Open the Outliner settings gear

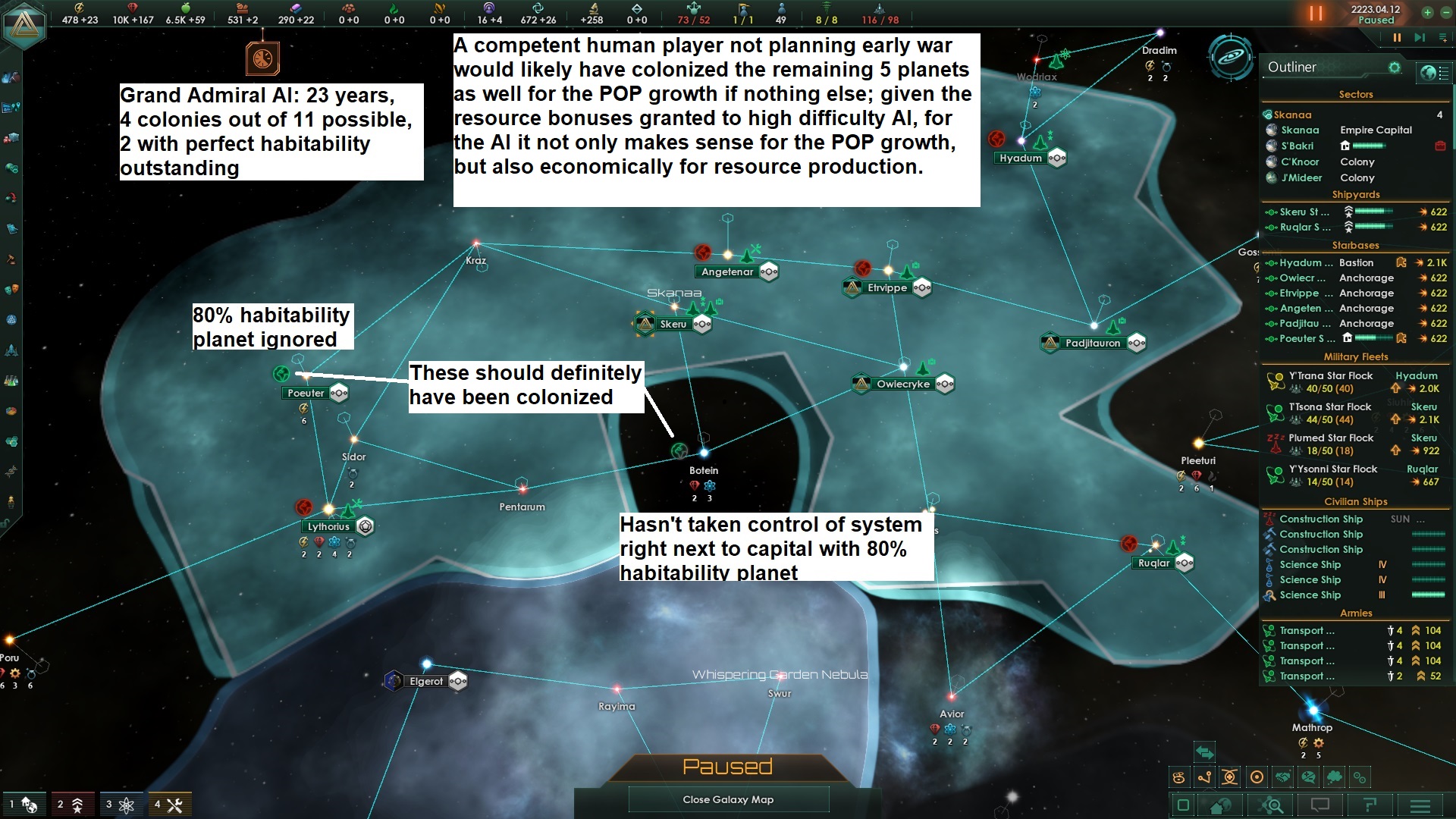click(x=1395, y=67)
